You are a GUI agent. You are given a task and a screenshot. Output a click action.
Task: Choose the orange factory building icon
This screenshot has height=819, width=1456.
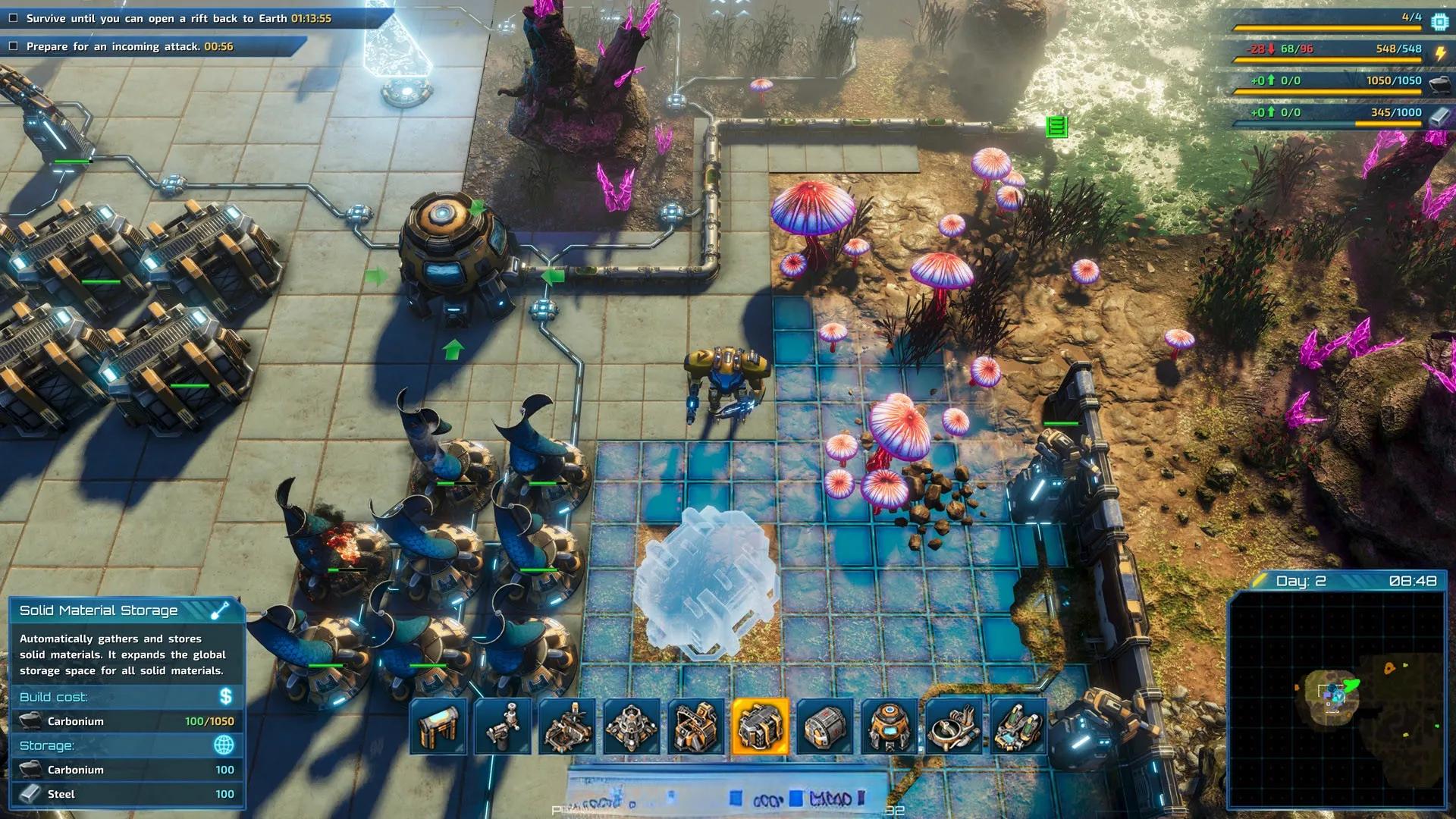696,726
